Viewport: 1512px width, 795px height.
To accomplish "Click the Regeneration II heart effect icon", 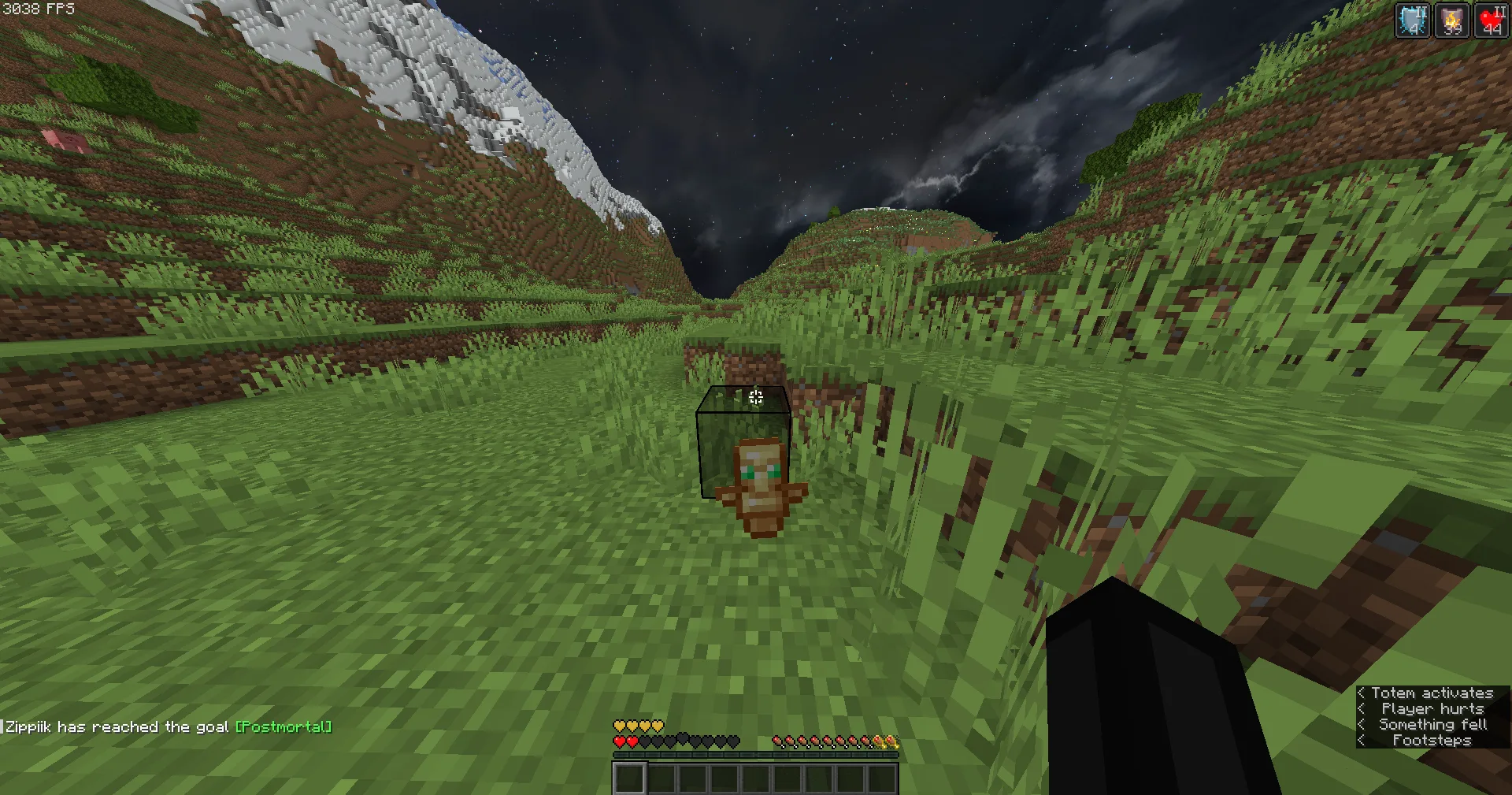I will [x=1491, y=20].
